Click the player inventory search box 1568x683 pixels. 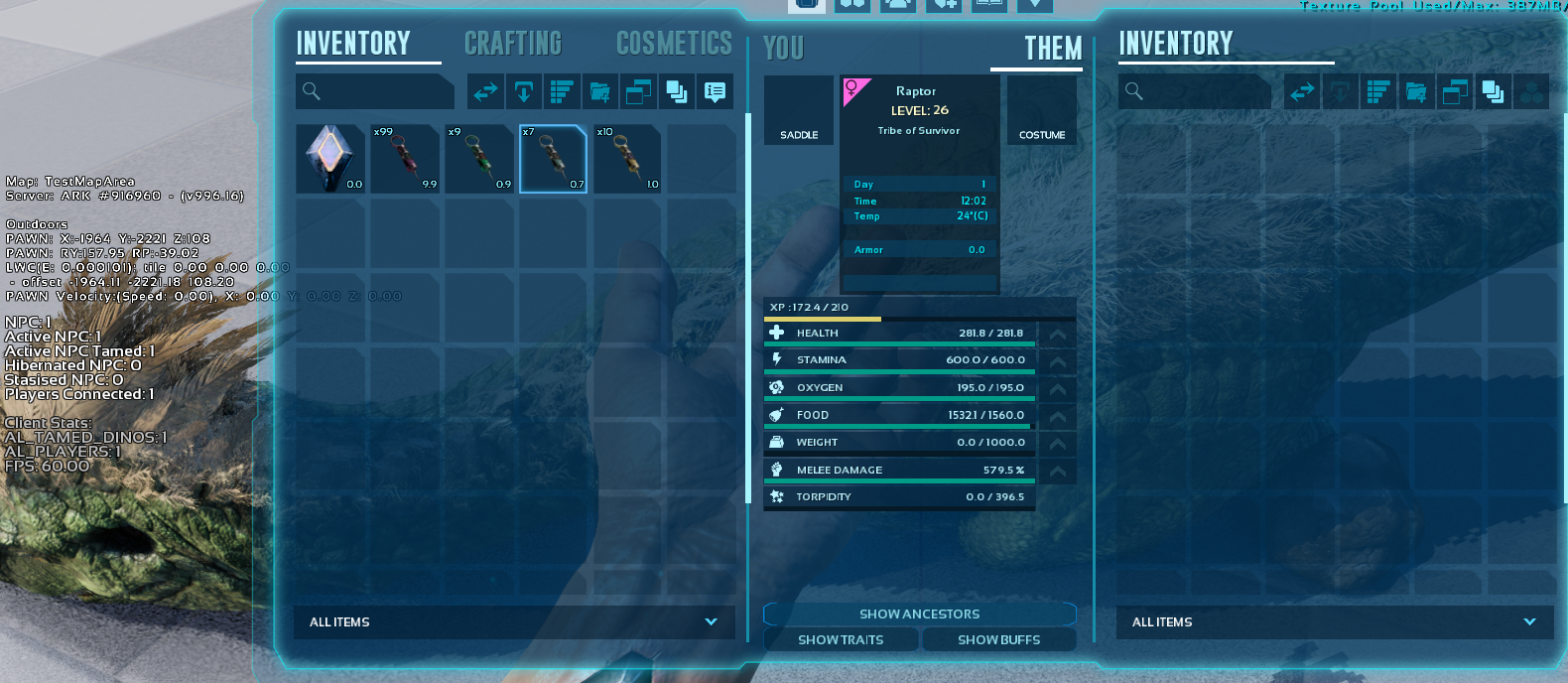[x=374, y=91]
